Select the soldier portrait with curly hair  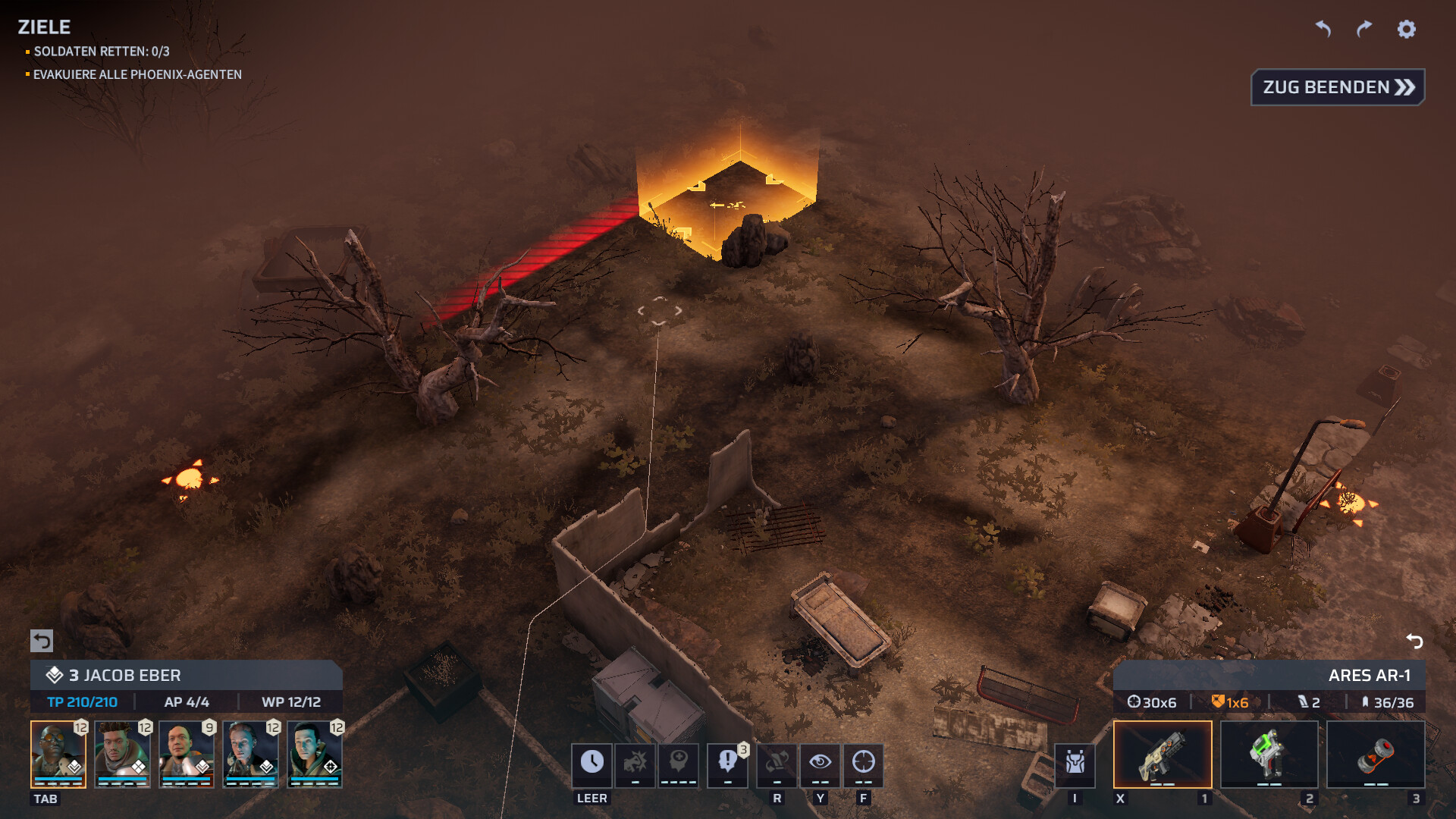122,754
